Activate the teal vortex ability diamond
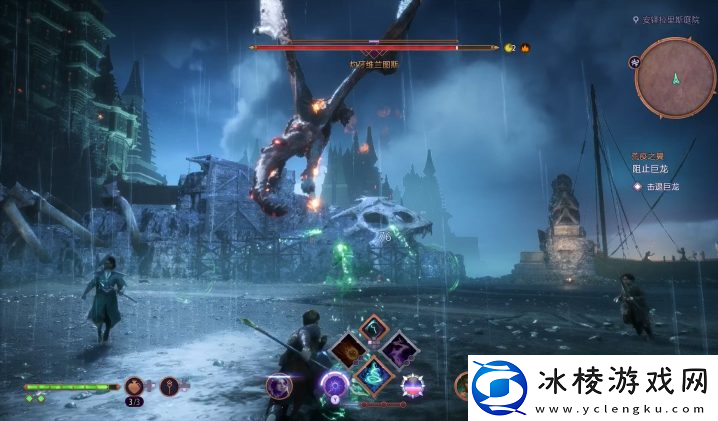 [375, 375]
